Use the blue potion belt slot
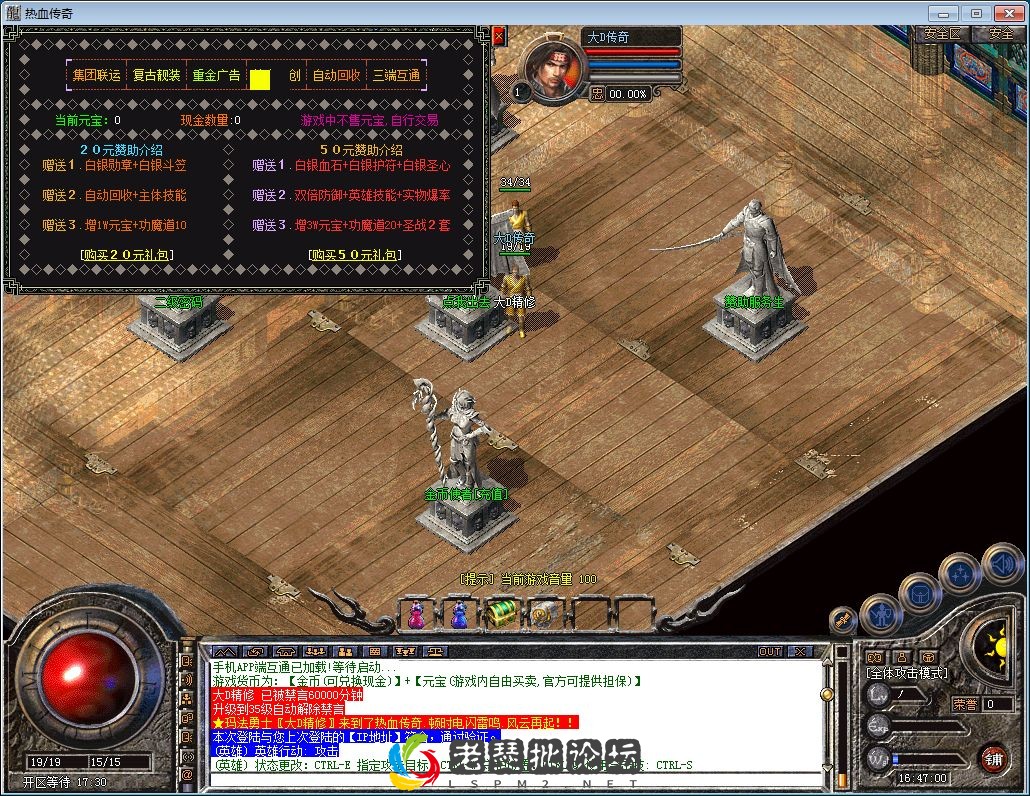This screenshot has height=796, width=1030. pyautogui.click(x=459, y=614)
